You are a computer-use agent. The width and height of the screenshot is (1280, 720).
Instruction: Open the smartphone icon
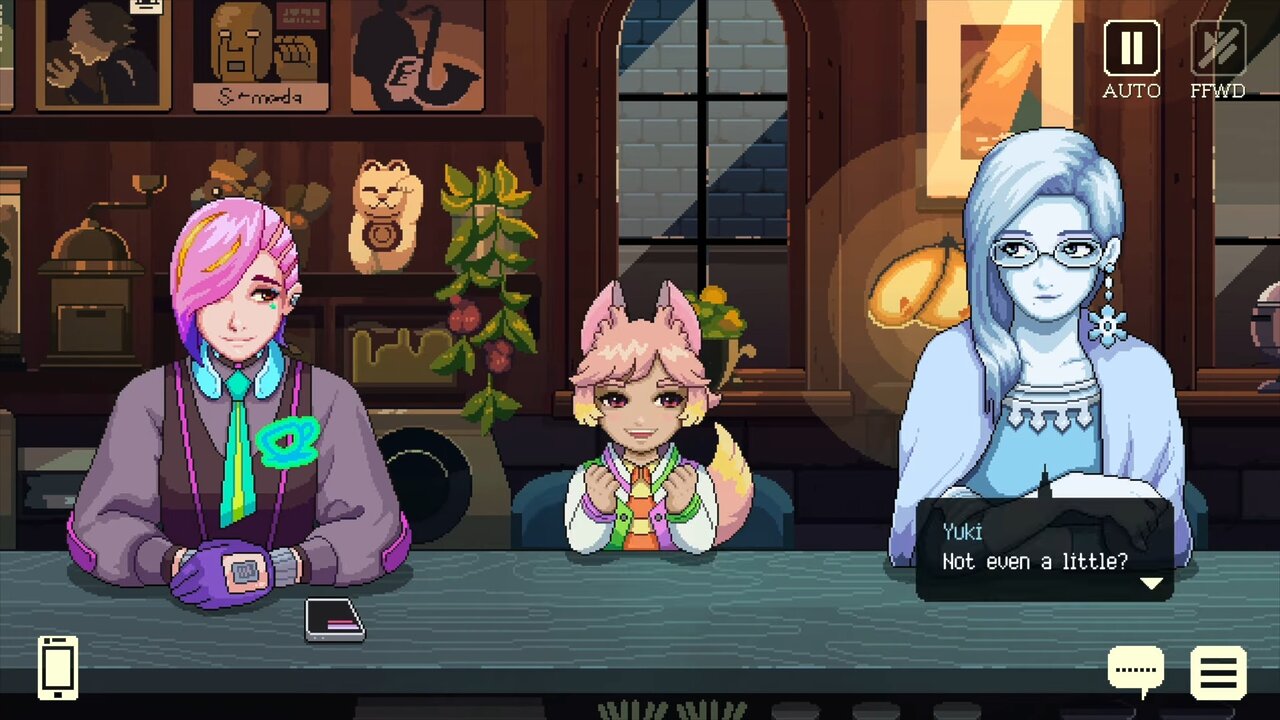pyautogui.click(x=58, y=667)
